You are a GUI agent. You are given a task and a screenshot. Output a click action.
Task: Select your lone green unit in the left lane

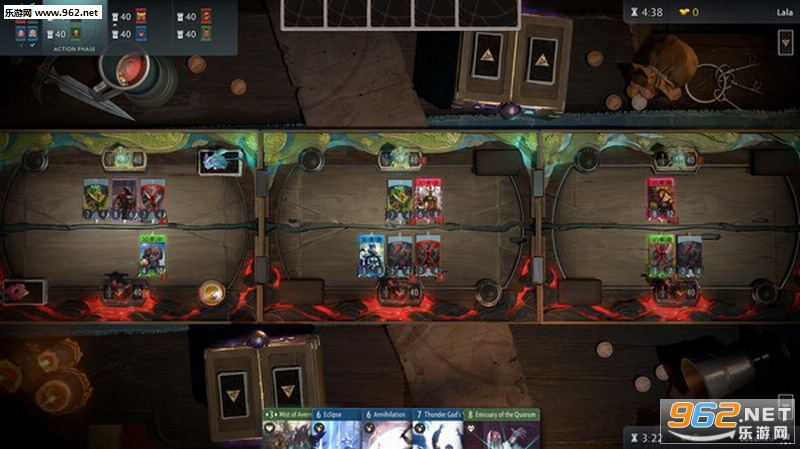(x=151, y=253)
